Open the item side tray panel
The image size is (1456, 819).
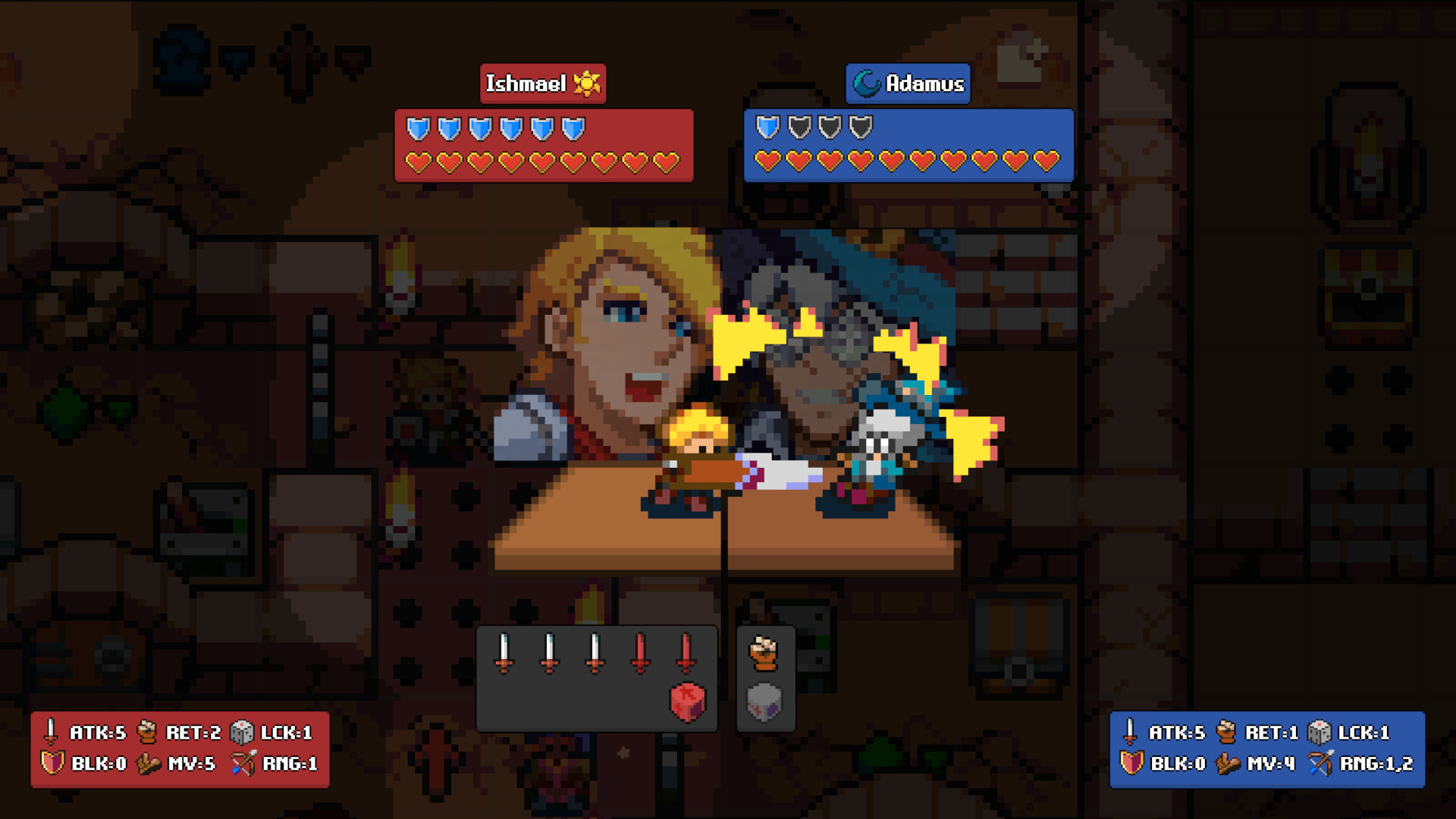(764, 679)
